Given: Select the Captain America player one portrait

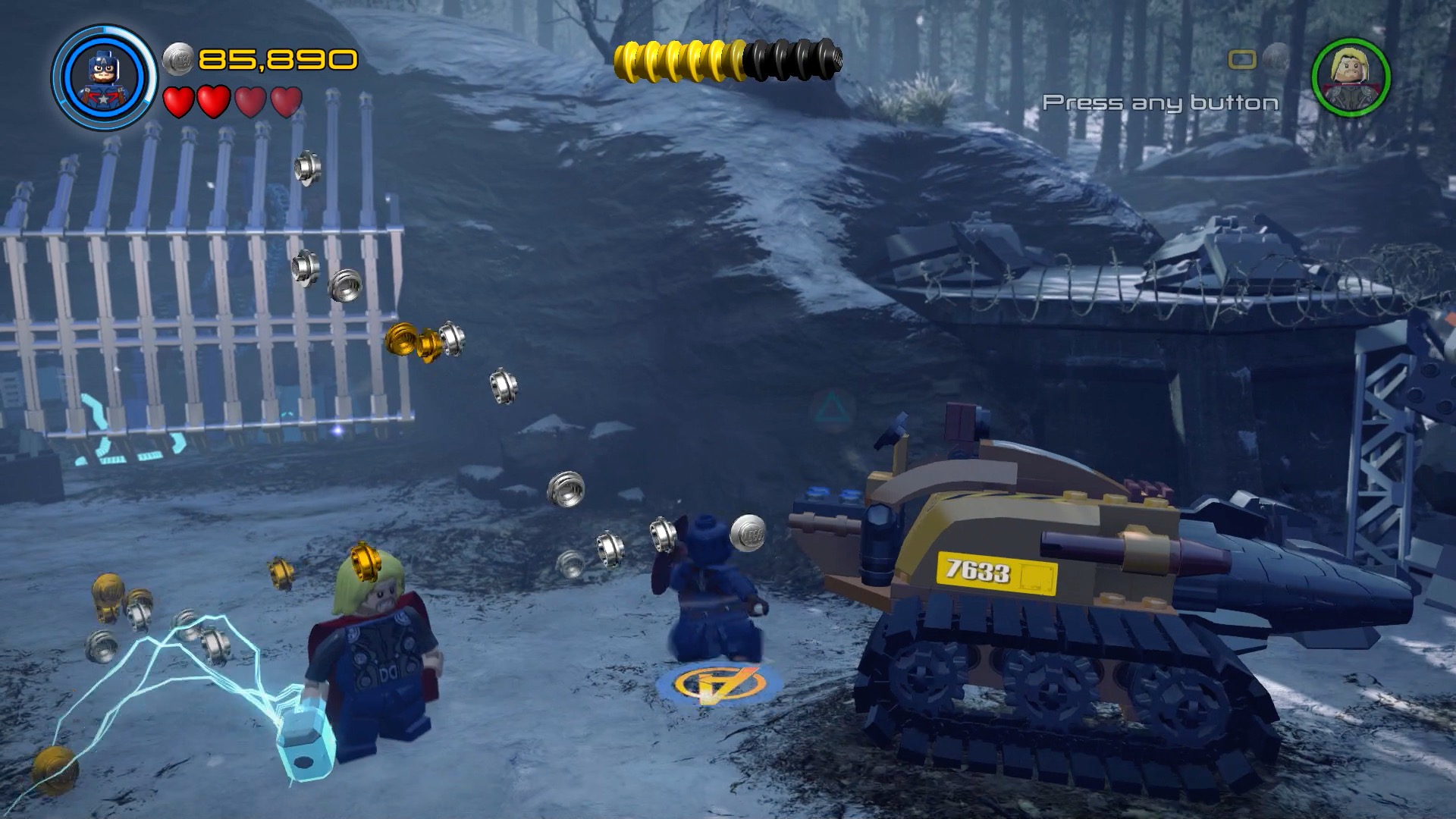Looking at the screenshot, I should click(x=104, y=77).
